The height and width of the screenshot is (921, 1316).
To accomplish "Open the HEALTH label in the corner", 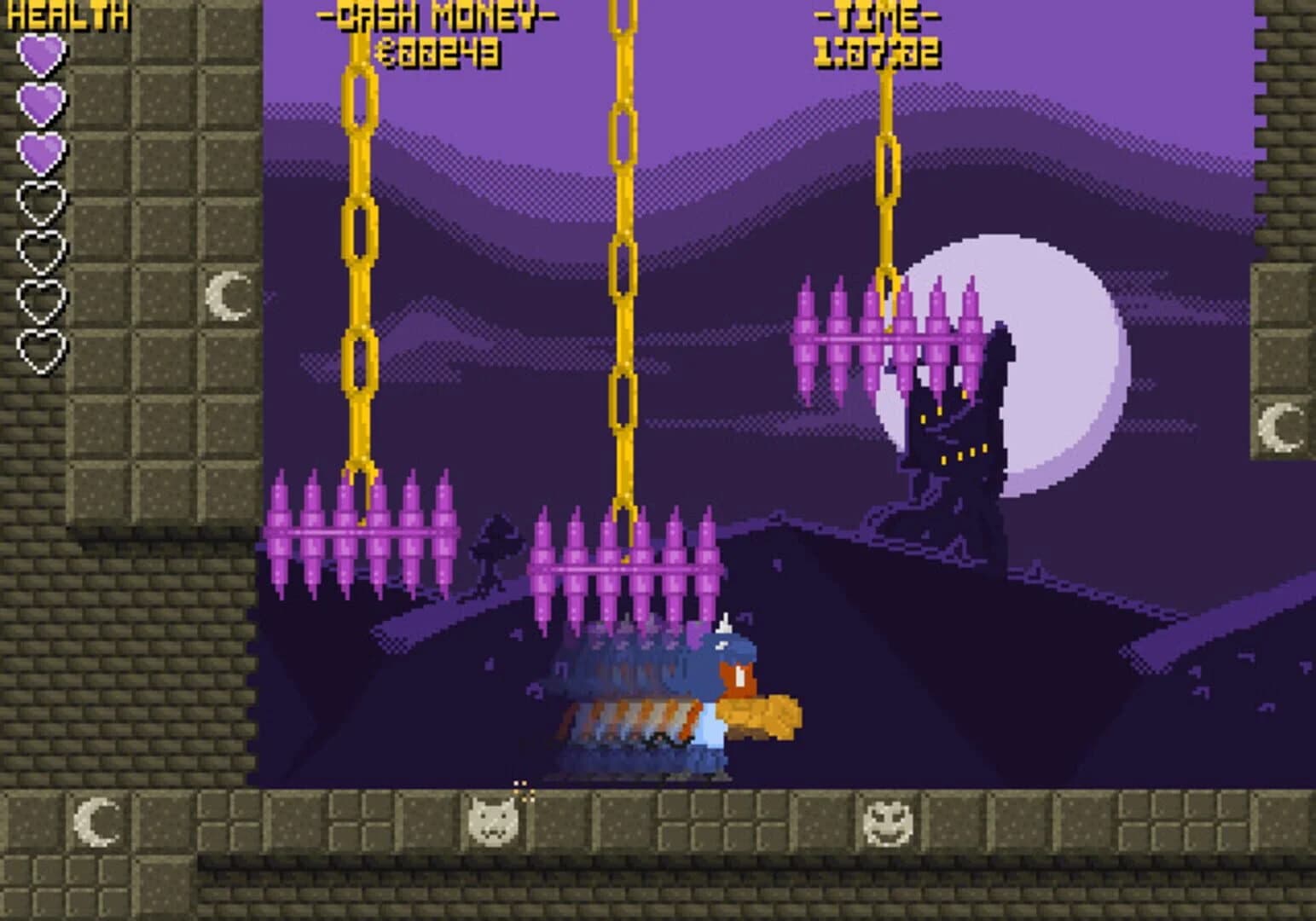I will pos(68,13).
